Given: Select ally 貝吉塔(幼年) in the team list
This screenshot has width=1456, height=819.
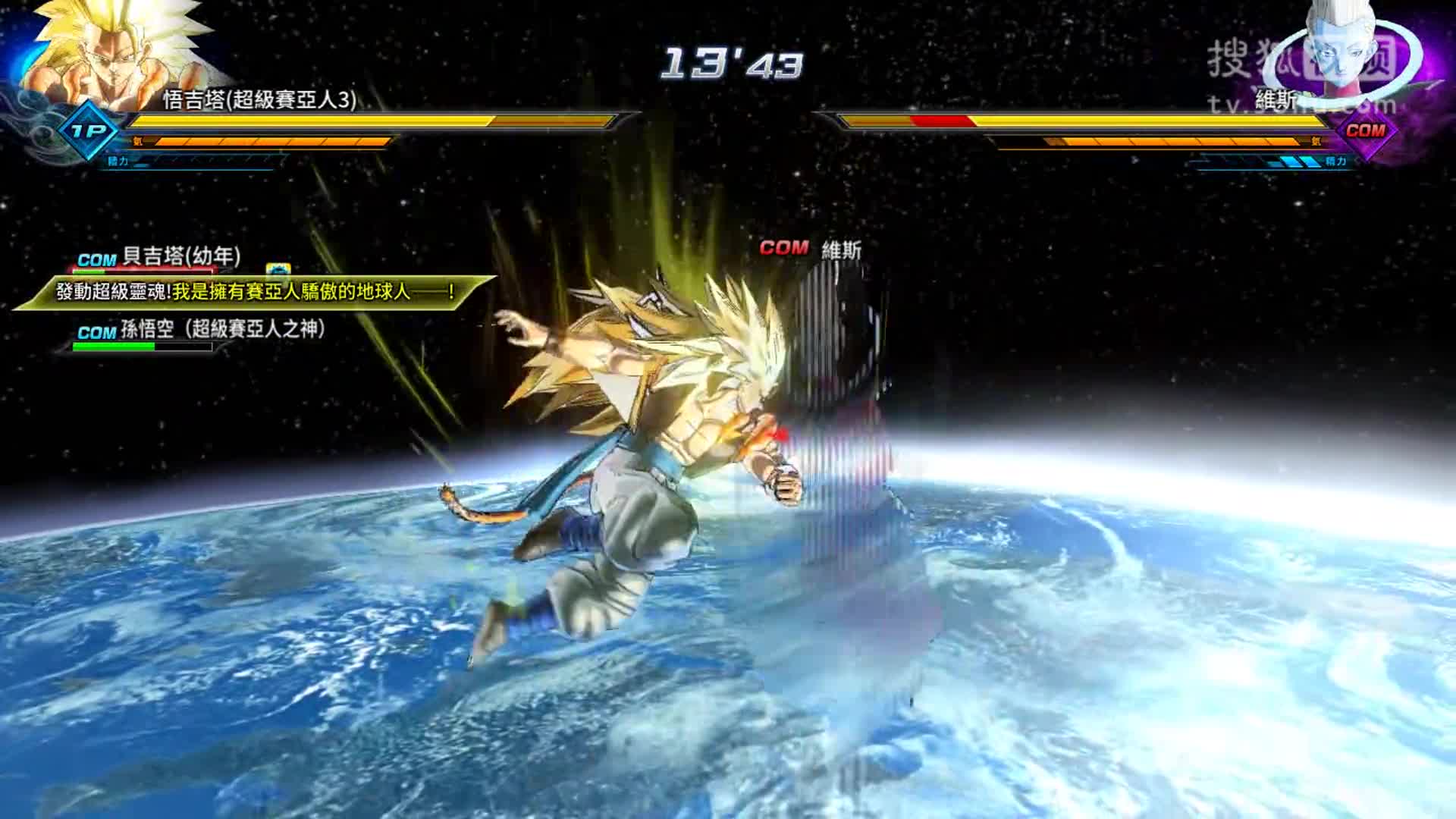Looking at the screenshot, I should 180,257.
